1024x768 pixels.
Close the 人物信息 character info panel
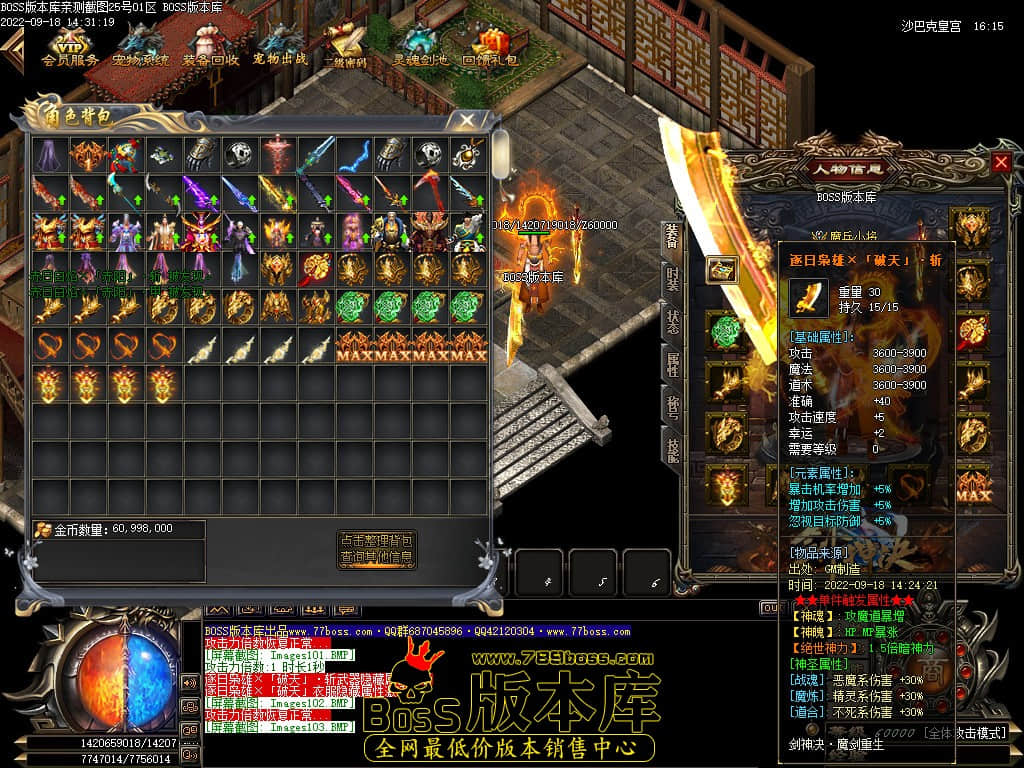click(x=1001, y=162)
